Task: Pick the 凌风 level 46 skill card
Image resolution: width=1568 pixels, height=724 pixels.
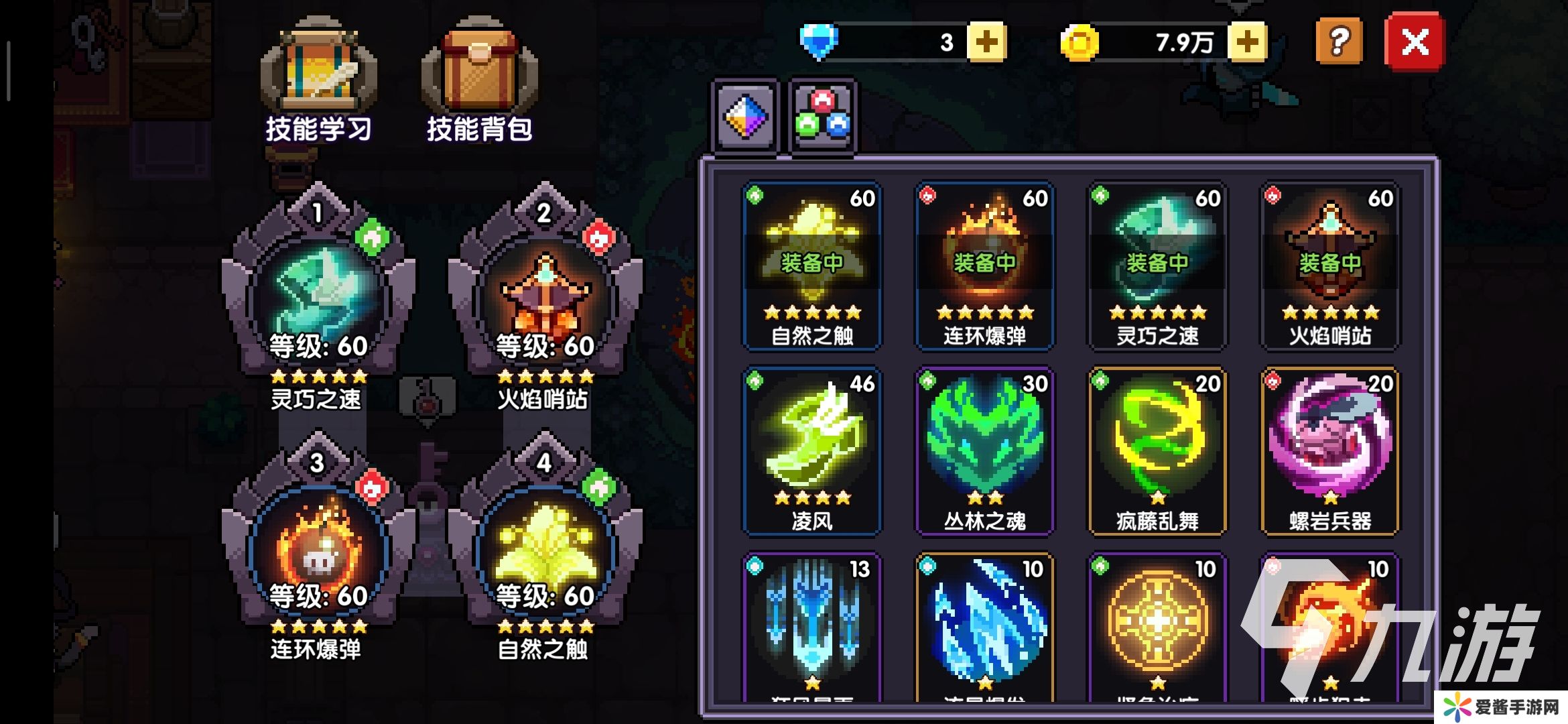Action: coord(811,450)
